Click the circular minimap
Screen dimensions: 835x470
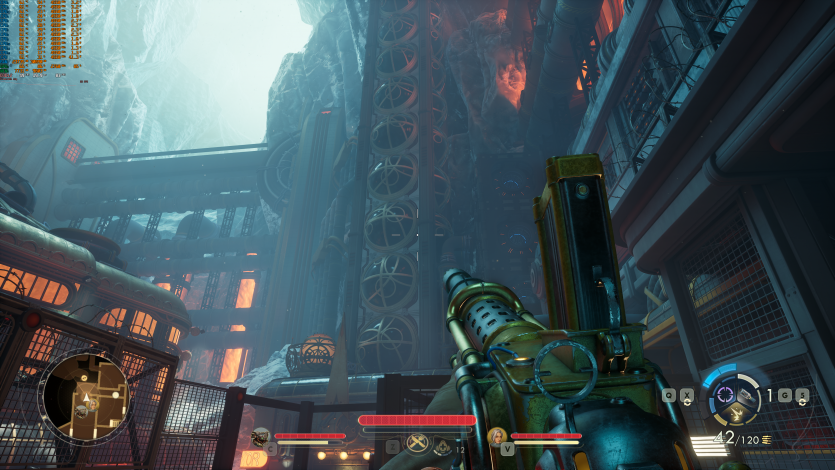click(84, 398)
